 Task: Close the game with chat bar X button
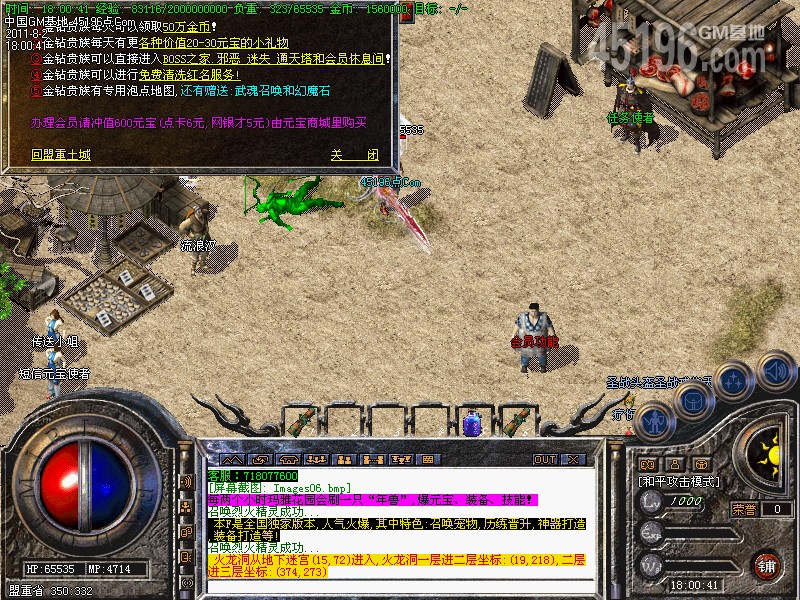tap(573, 459)
